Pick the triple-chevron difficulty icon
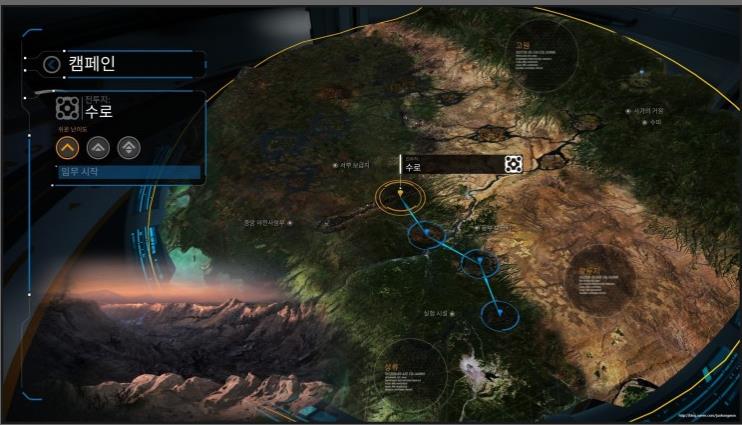The image size is (742, 425). (128, 148)
